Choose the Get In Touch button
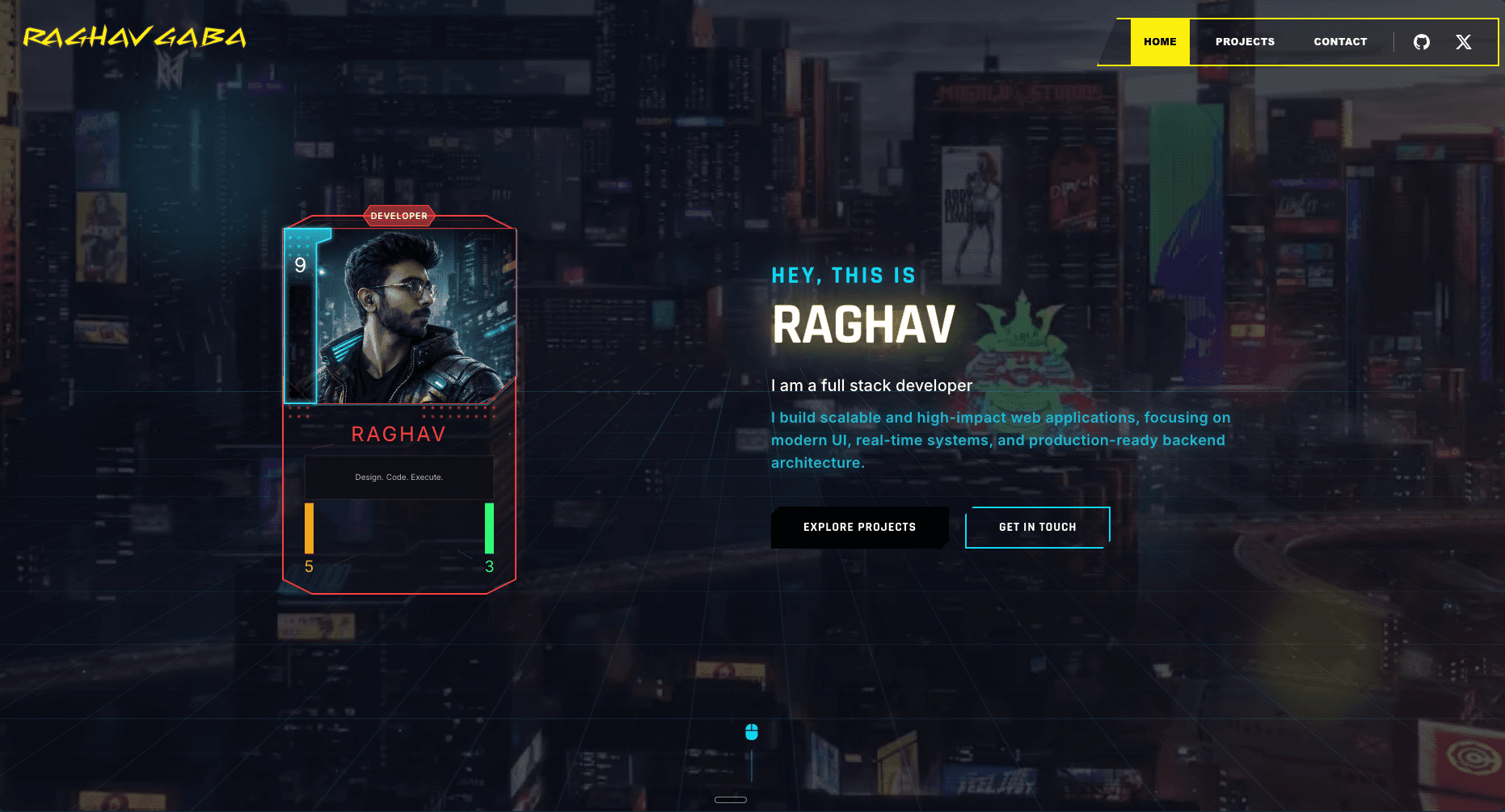 click(1037, 527)
